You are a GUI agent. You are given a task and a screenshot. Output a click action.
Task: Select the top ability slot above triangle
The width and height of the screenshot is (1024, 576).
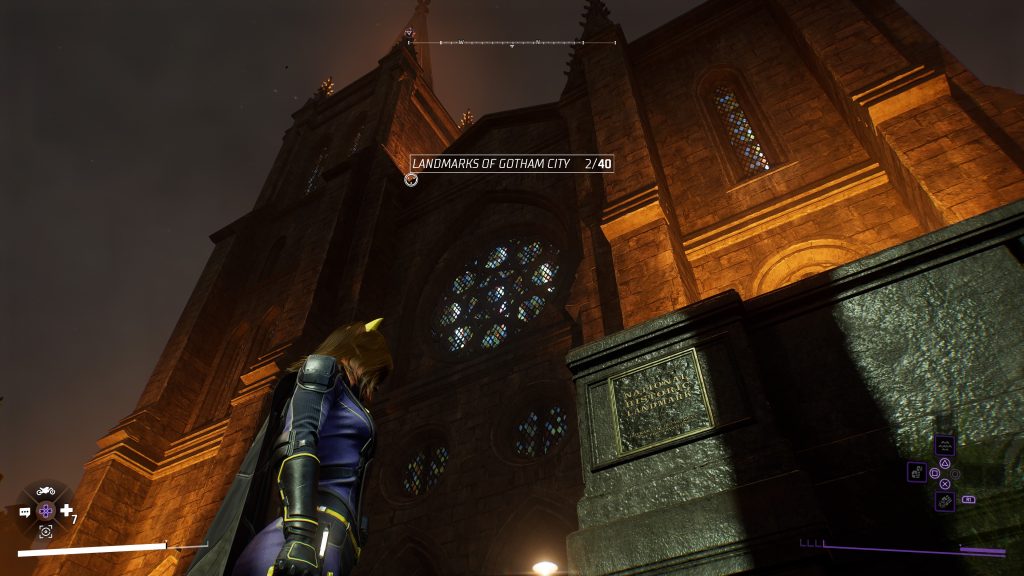pos(944,445)
